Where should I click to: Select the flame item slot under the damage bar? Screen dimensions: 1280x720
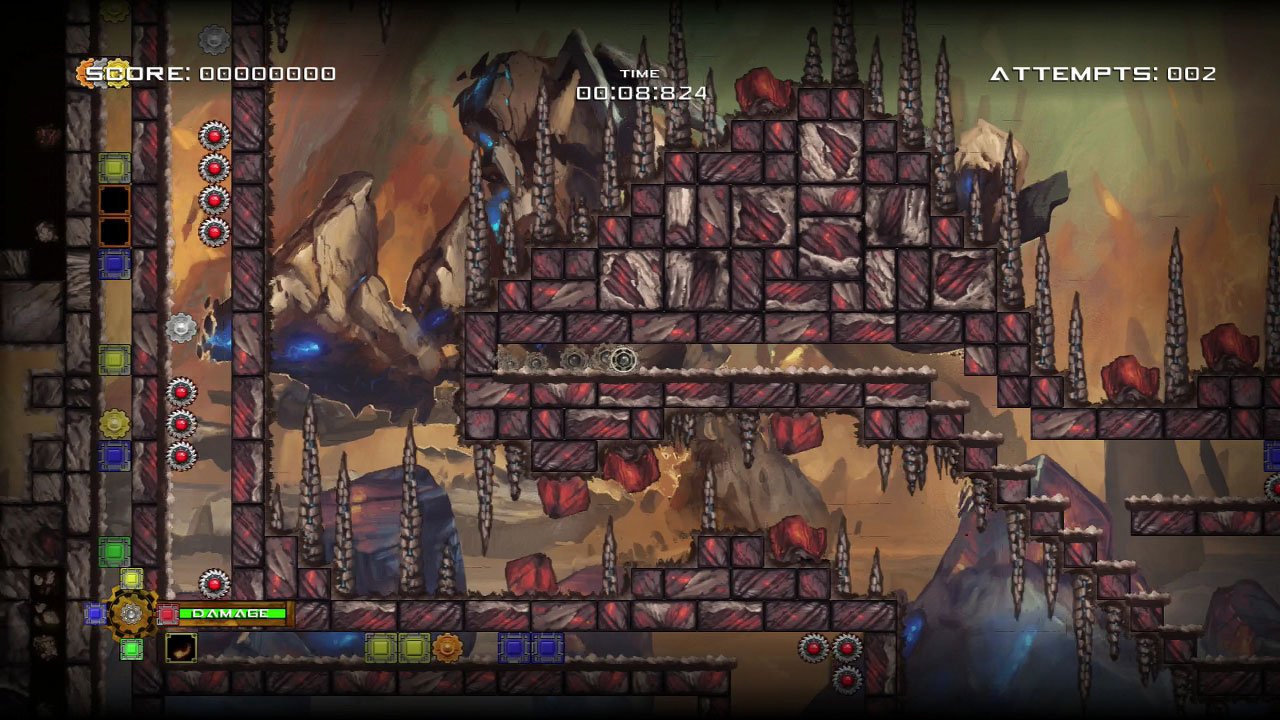tap(181, 647)
